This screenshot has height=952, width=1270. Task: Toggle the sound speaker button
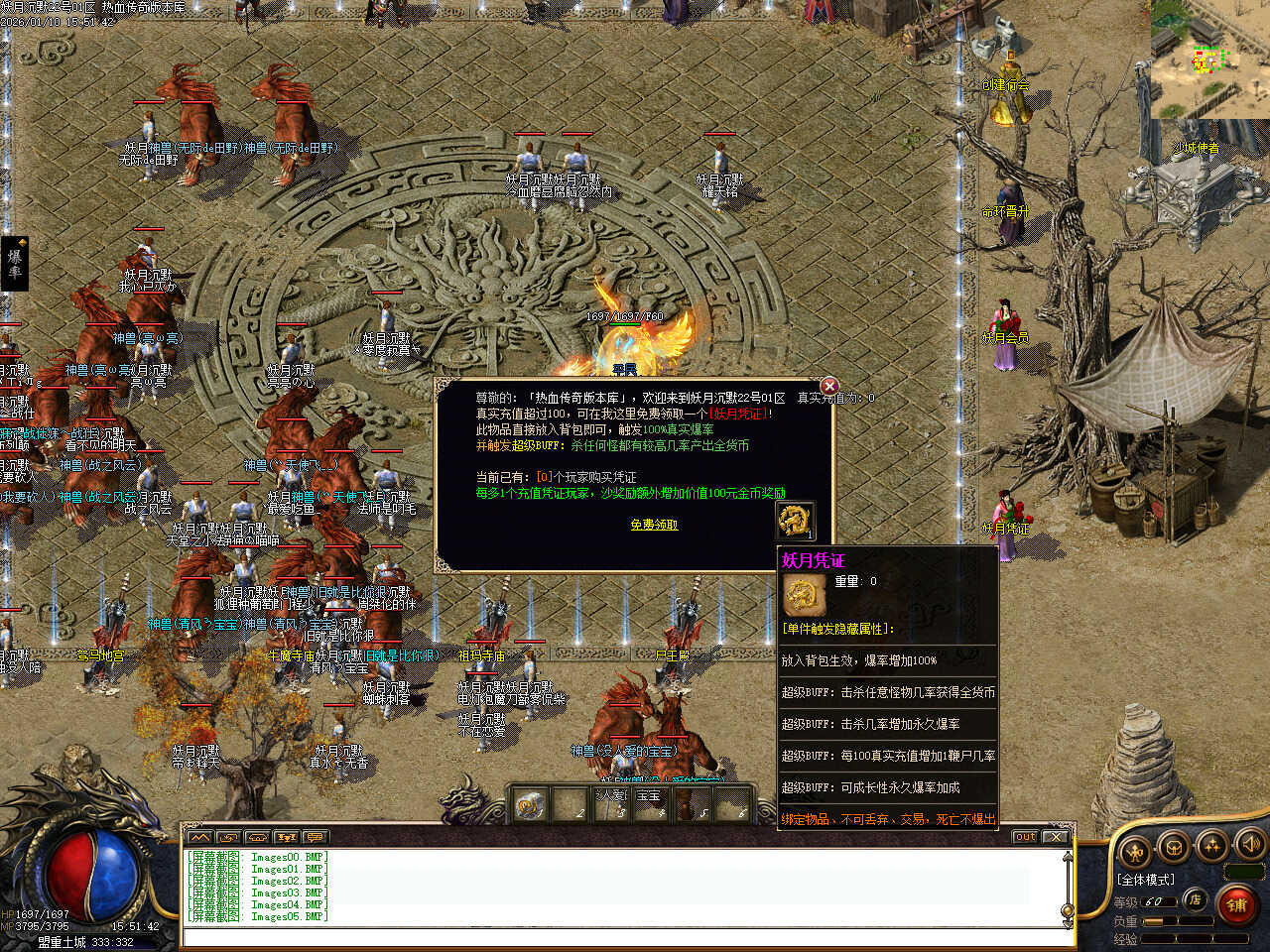[x=1250, y=844]
